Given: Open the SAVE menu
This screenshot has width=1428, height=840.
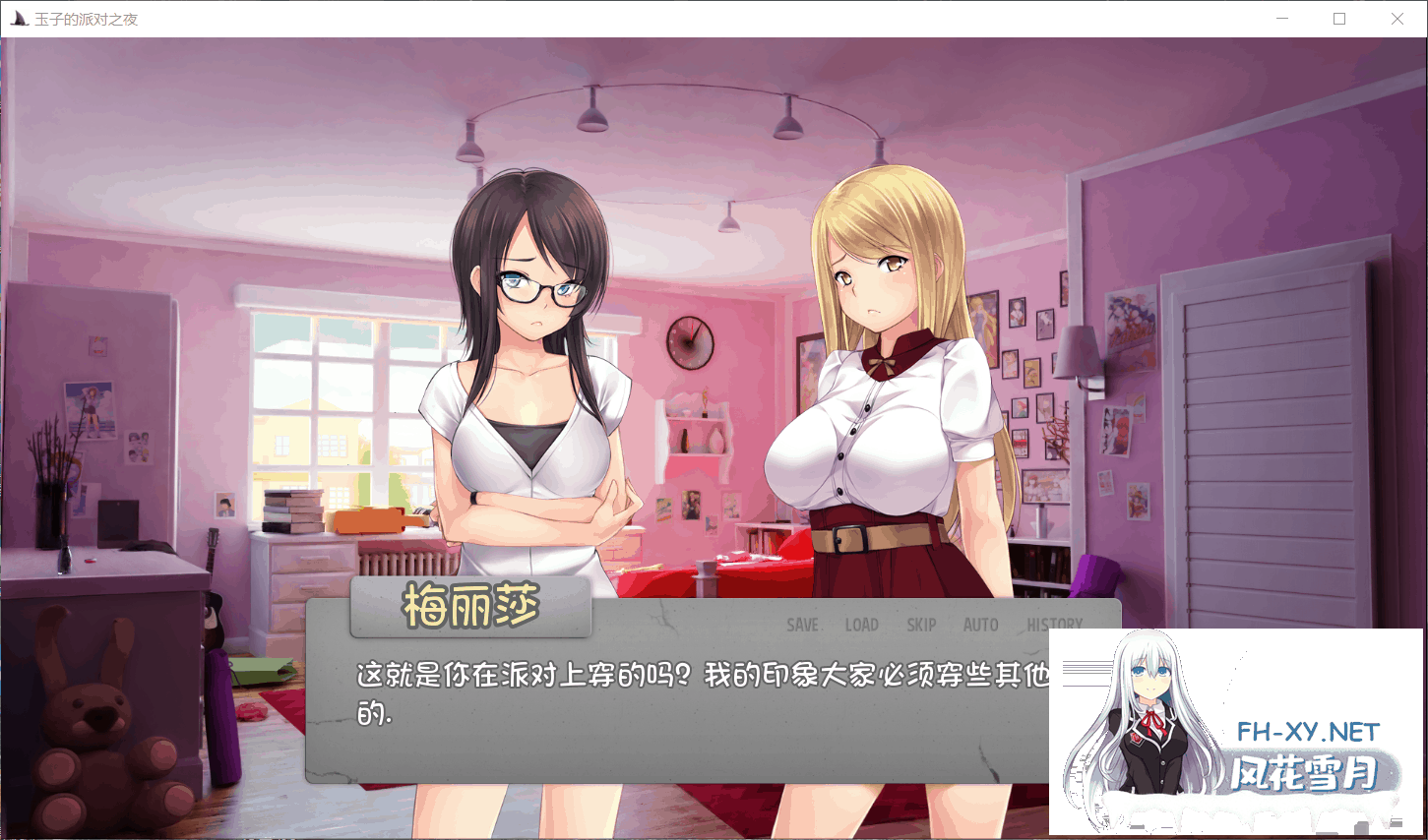Looking at the screenshot, I should pos(802,625).
